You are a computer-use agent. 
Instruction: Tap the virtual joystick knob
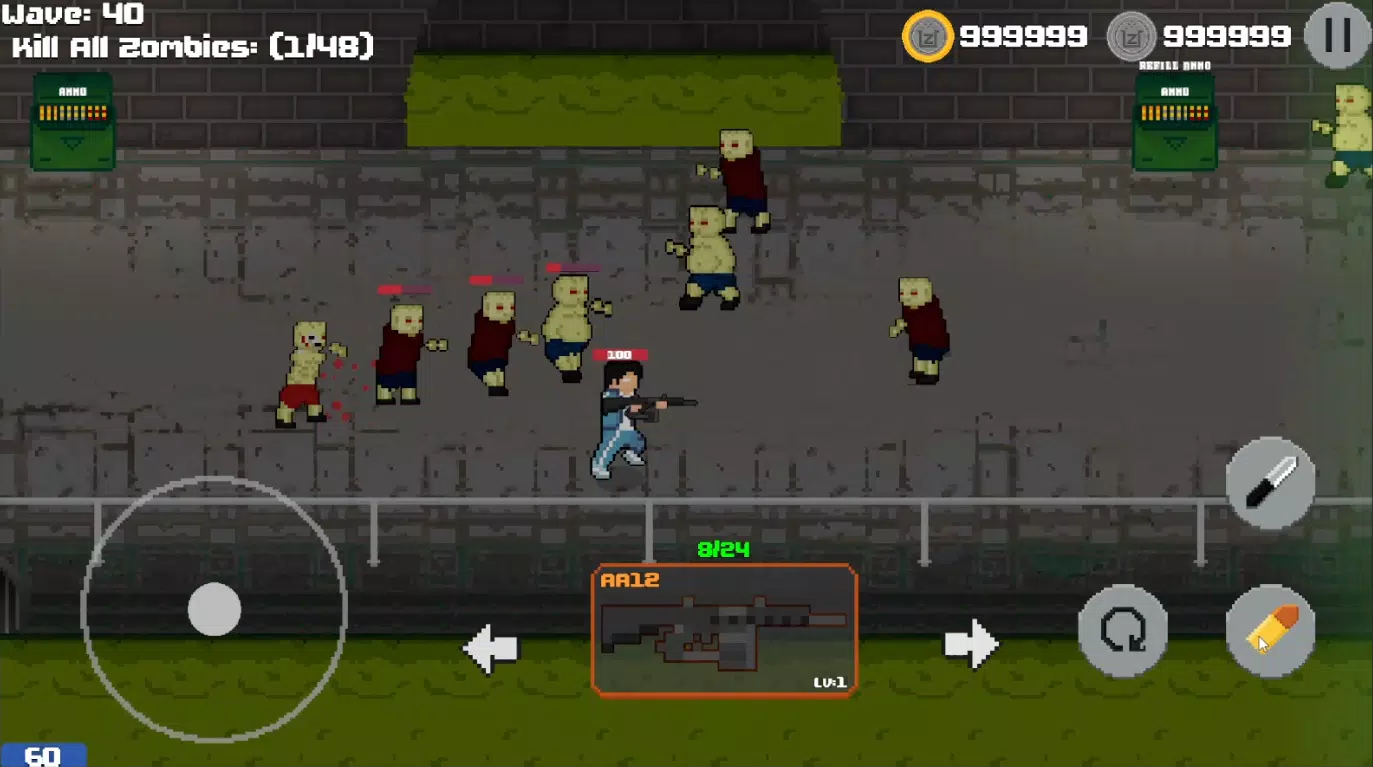216,611
